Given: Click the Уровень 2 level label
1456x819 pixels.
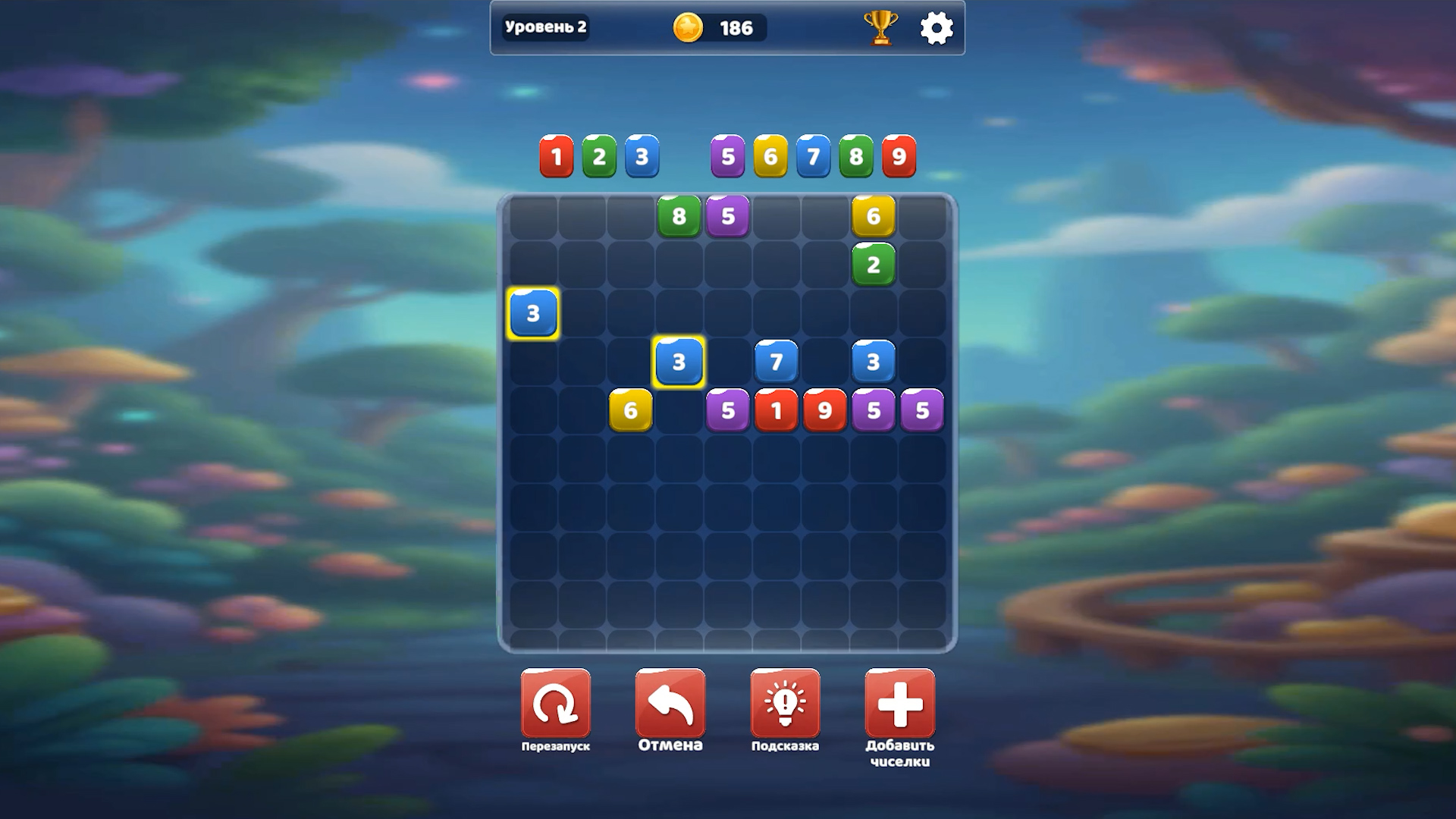Looking at the screenshot, I should (x=545, y=25).
